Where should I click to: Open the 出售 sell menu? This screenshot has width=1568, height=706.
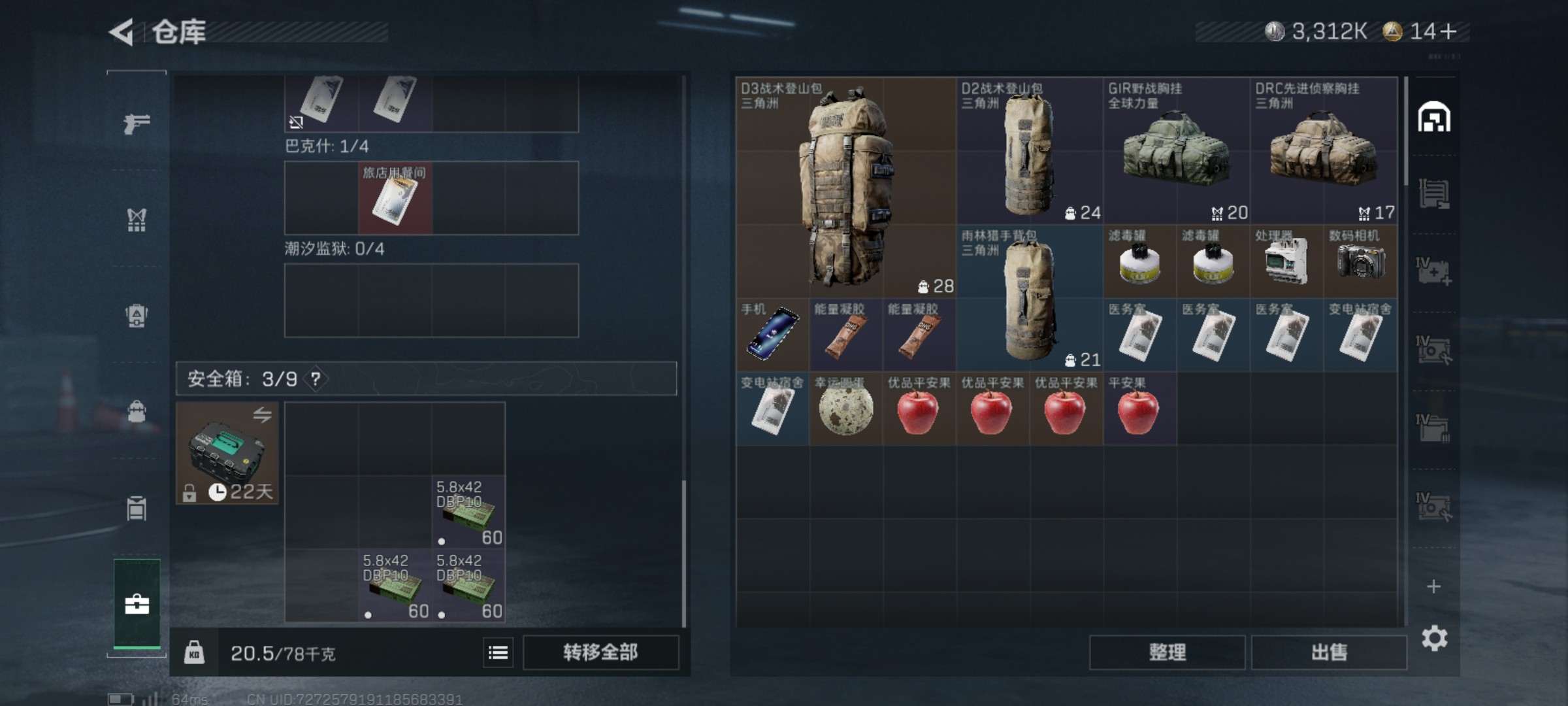[1329, 652]
